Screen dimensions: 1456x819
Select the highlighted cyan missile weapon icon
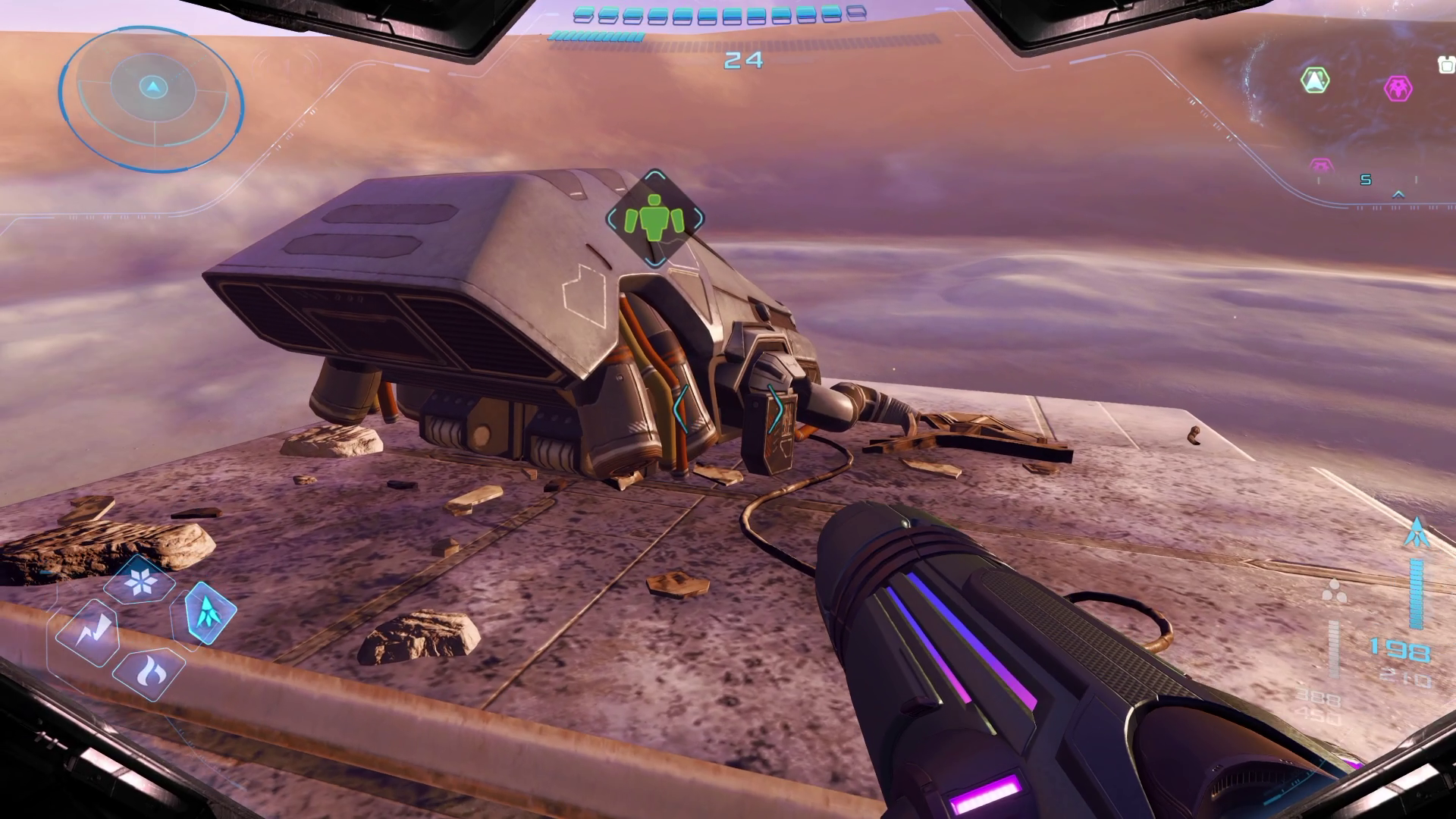tap(209, 610)
